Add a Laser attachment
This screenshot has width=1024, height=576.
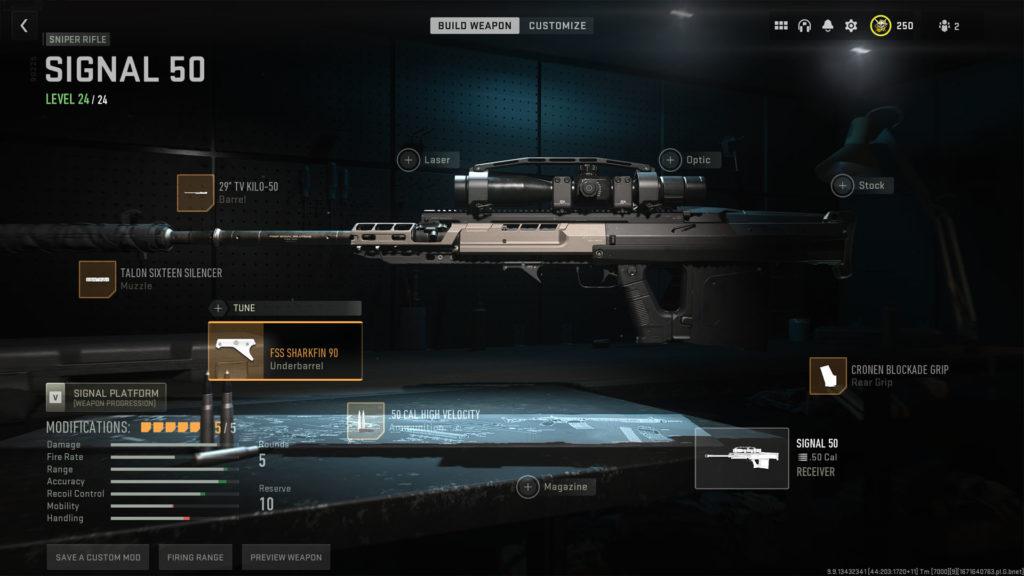pos(409,160)
